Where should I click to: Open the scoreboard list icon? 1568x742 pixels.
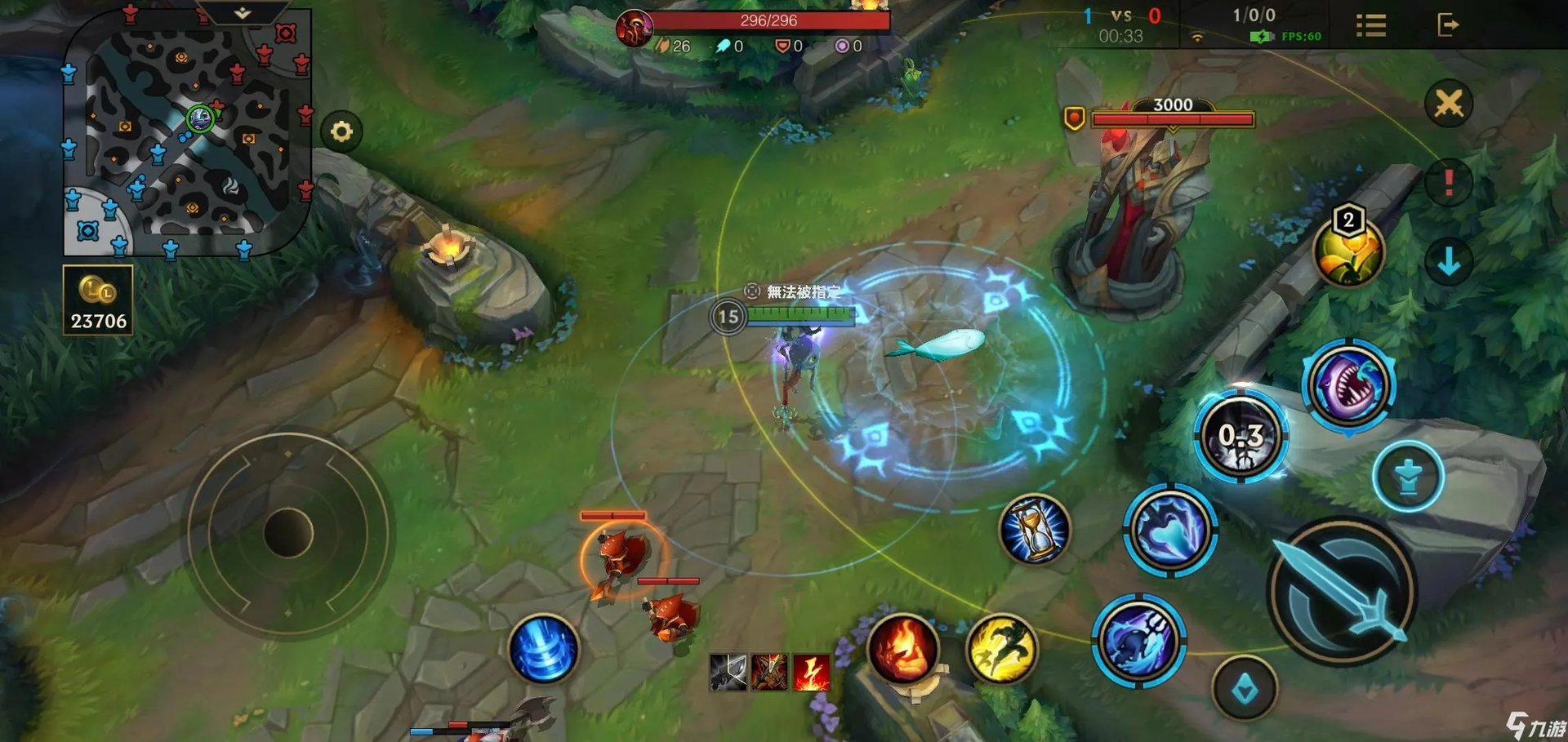[1371, 25]
